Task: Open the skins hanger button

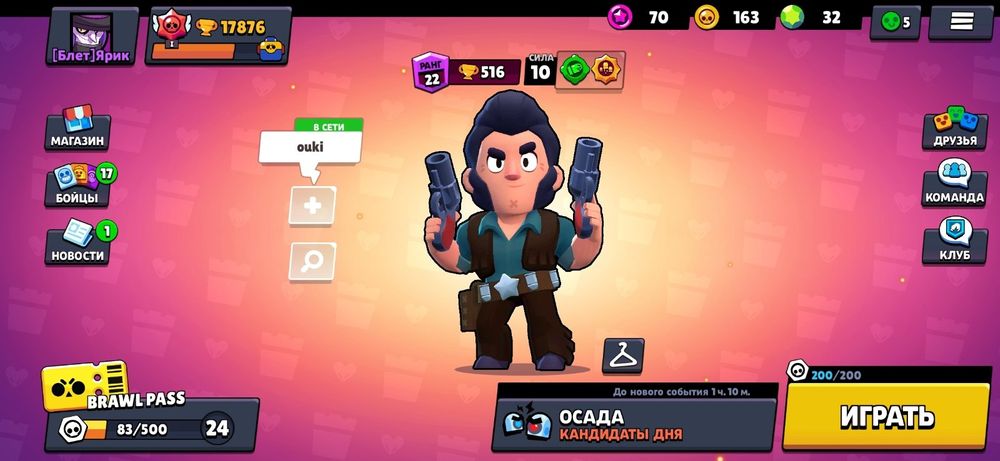Action: click(623, 355)
